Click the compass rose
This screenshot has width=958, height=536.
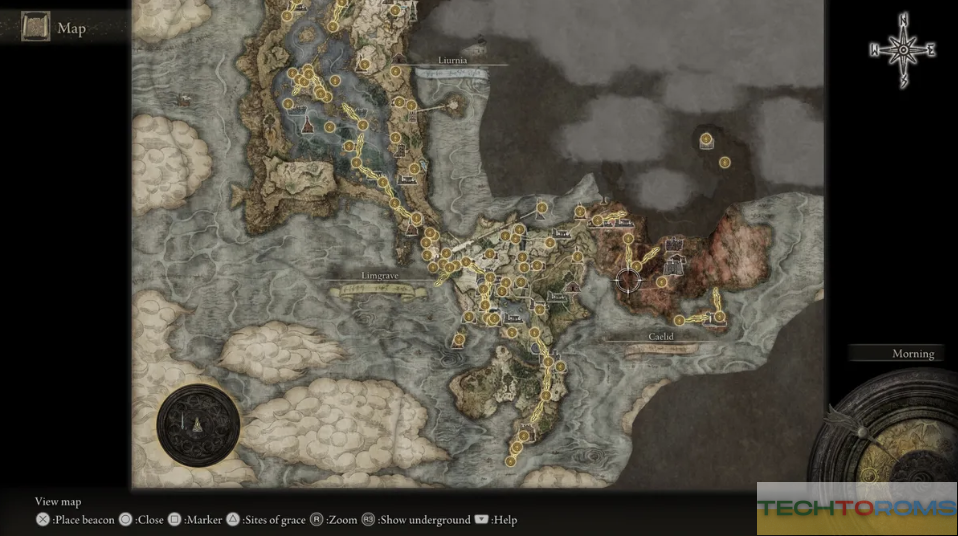(903, 49)
